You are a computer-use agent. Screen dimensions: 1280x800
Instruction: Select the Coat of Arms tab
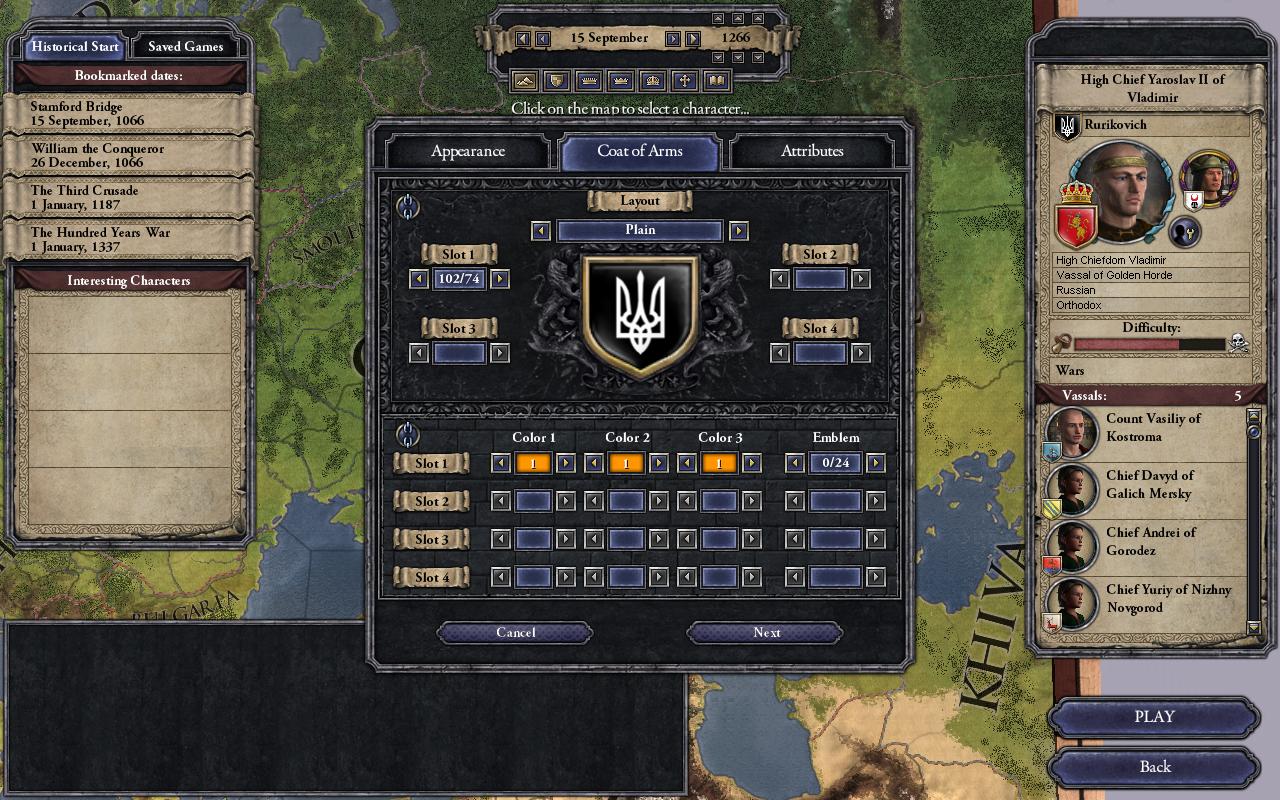640,151
